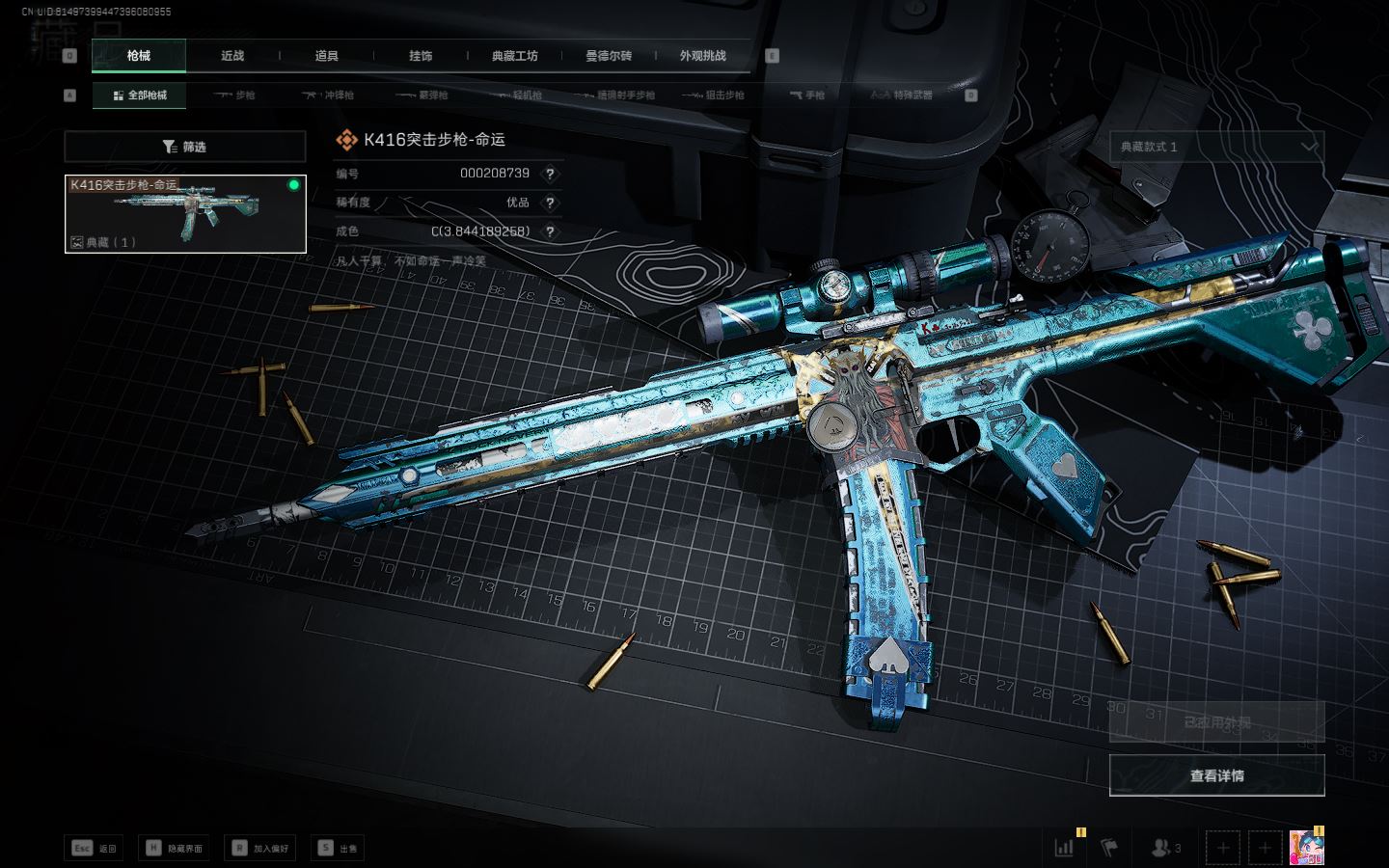Open the 筛选 filter button
Image resolution: width=1389 pixels, height=868 pixels.
coord(185,147)
